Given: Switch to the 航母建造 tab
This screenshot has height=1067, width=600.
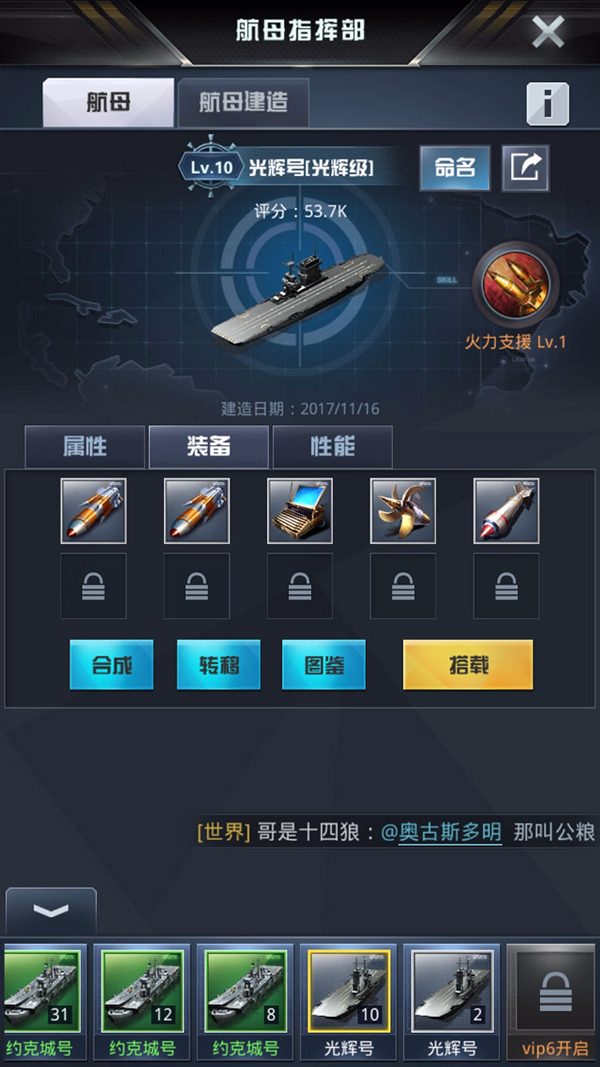Looking at the screenshot, I should tap(243, 102).
